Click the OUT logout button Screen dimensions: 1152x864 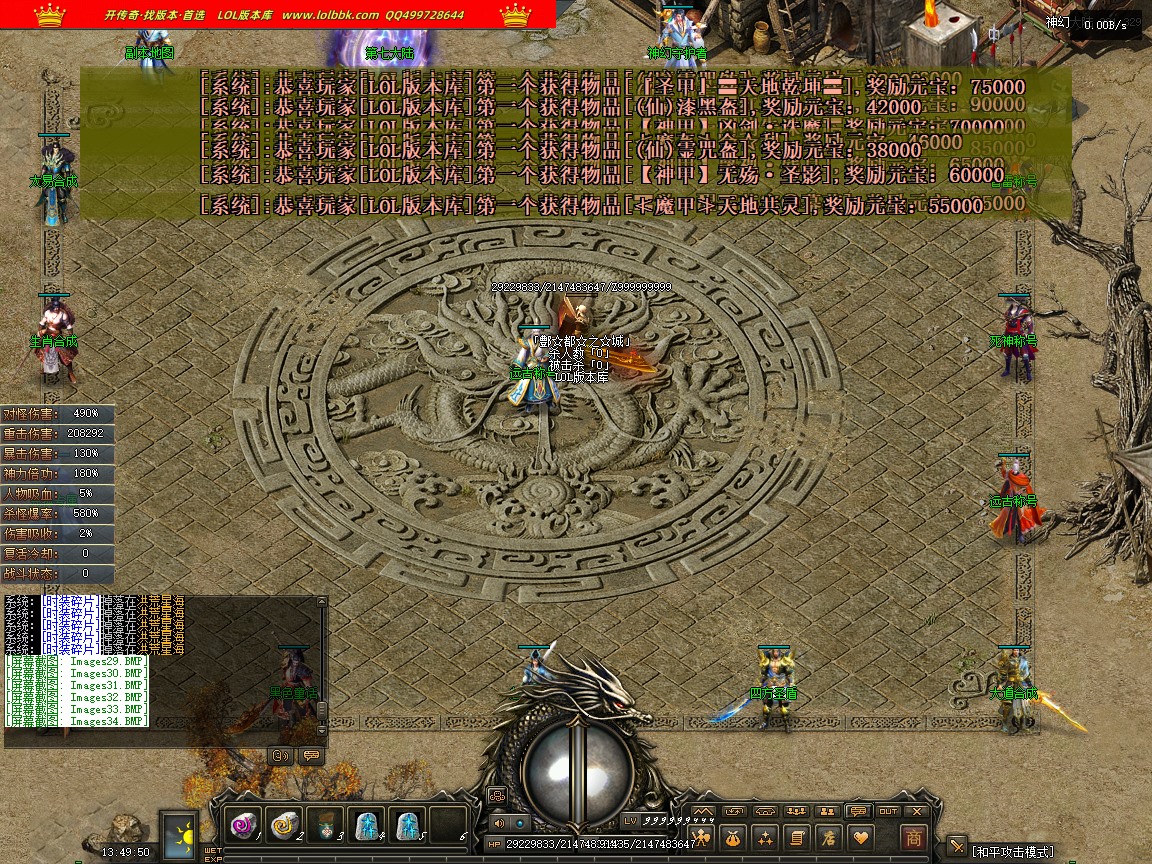[888, 811]
